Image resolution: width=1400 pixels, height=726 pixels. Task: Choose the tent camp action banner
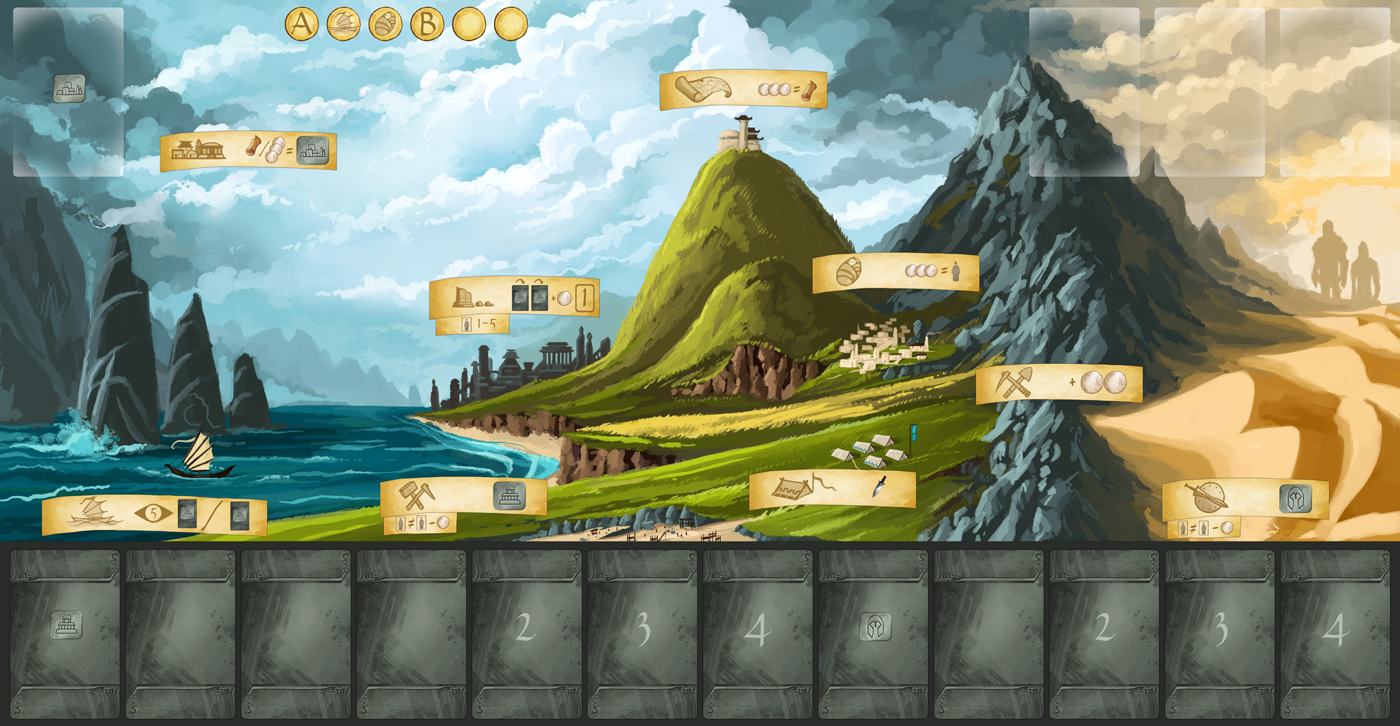tap(832, 489)
